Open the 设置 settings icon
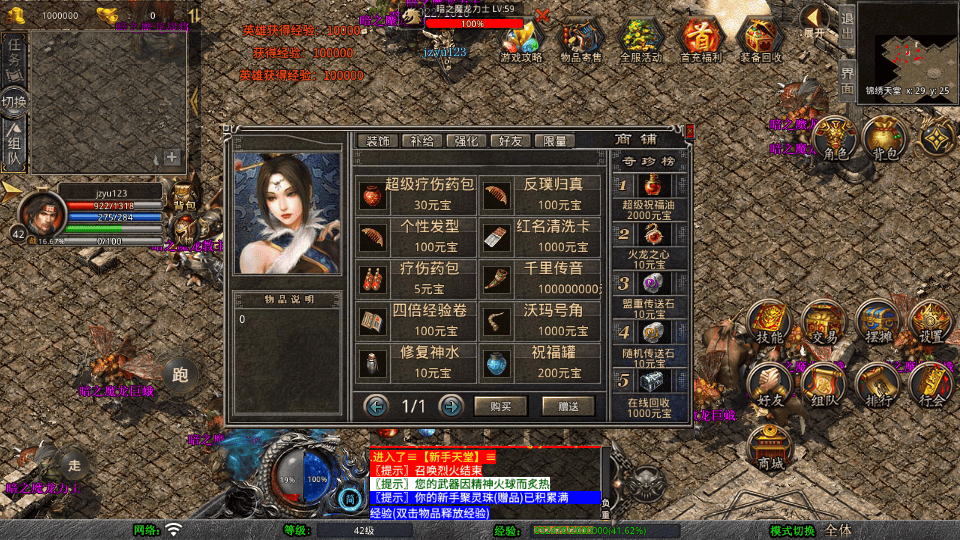 point(931,321)
